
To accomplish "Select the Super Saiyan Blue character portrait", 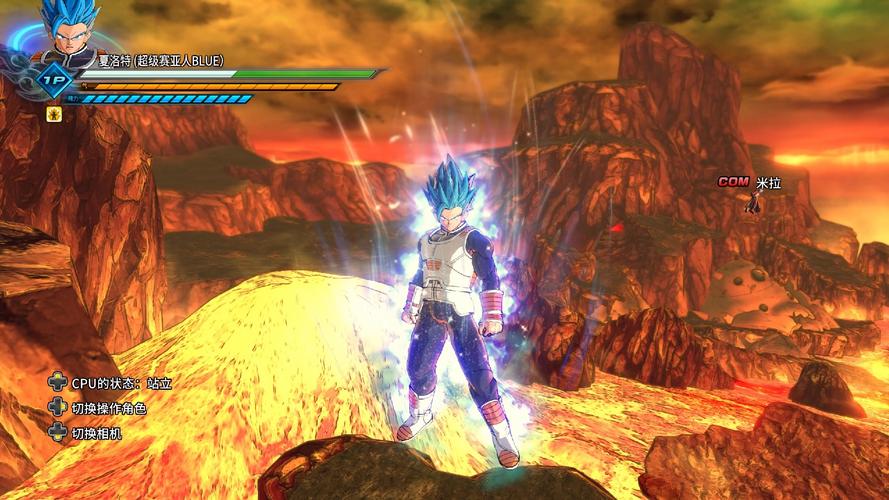I will 70,30.
